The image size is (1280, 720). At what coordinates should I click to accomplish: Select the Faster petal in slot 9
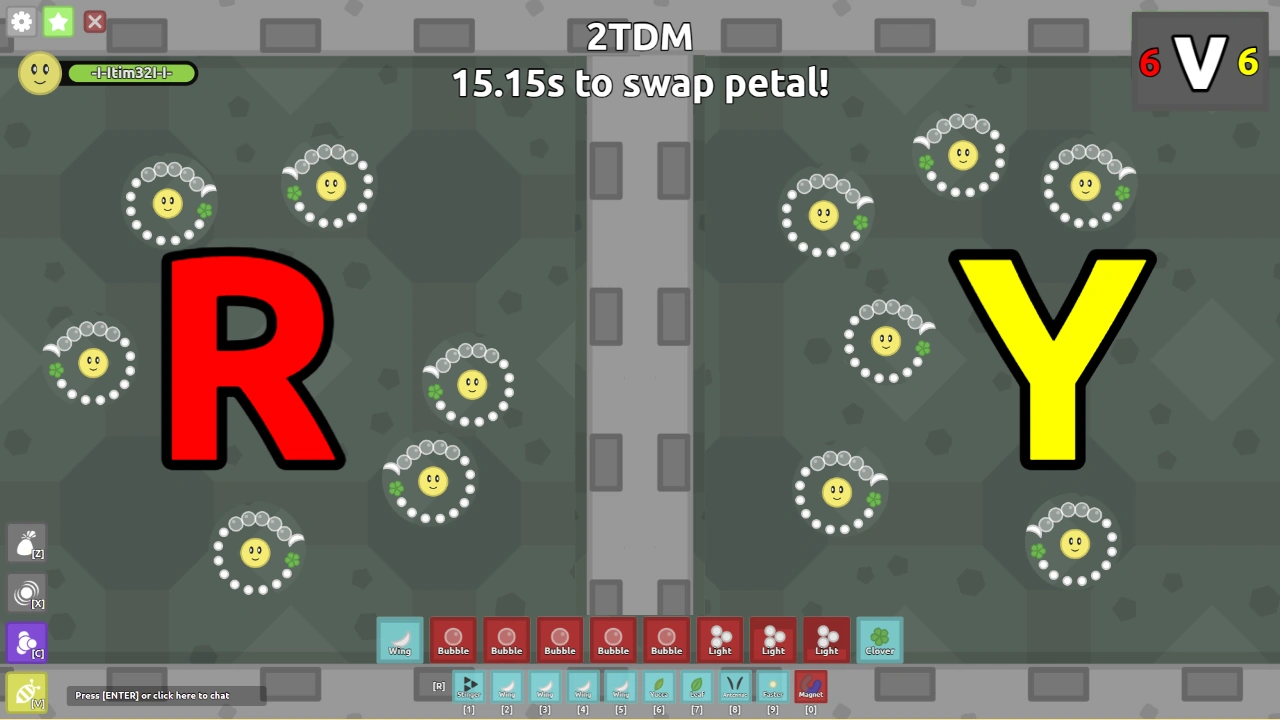772,687
